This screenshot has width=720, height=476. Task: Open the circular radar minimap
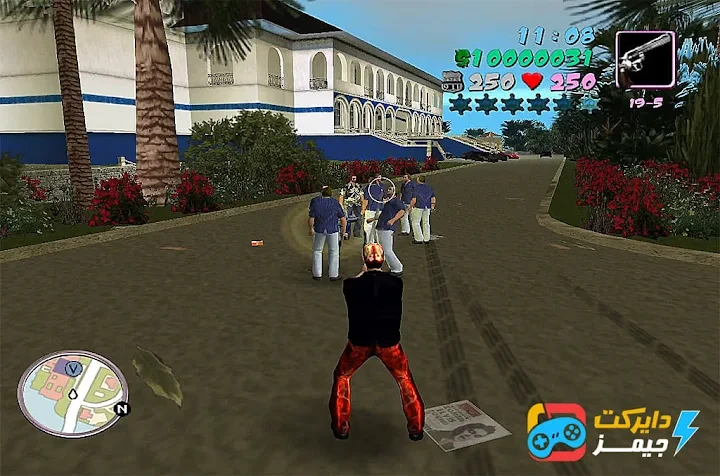[73, 393]
